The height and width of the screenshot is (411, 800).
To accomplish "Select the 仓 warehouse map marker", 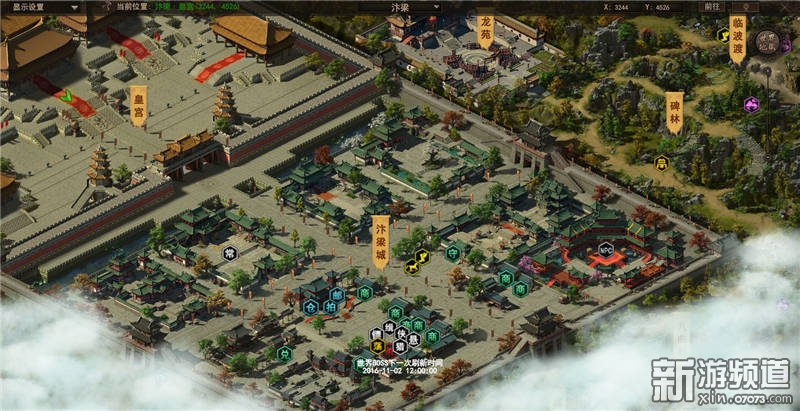I will pos(311,307).
